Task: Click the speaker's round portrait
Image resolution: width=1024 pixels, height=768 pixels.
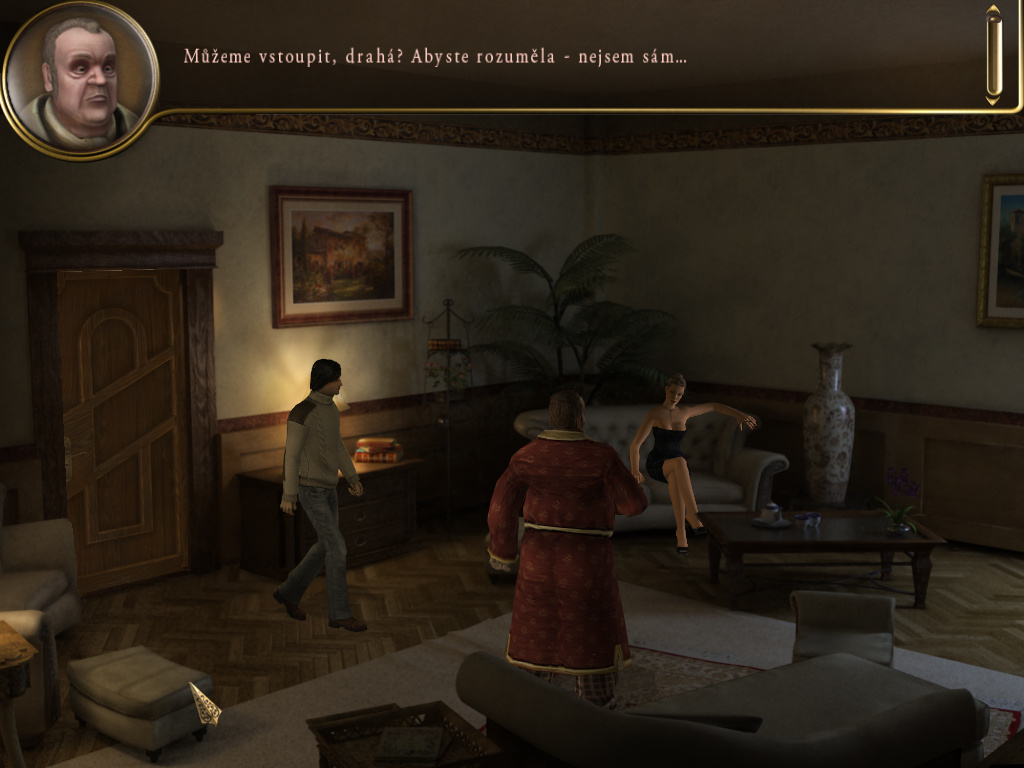Action: [x=80, y=80]
